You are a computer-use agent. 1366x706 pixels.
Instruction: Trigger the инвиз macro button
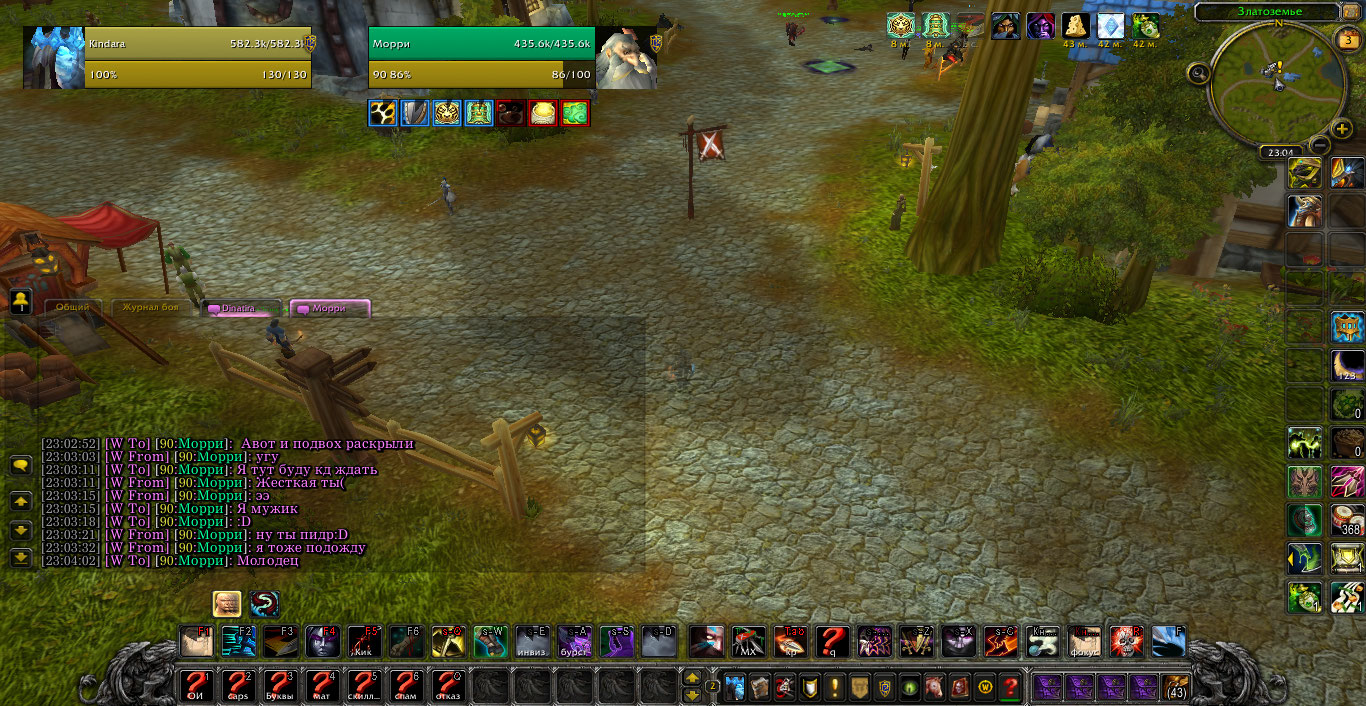(533, 641)
